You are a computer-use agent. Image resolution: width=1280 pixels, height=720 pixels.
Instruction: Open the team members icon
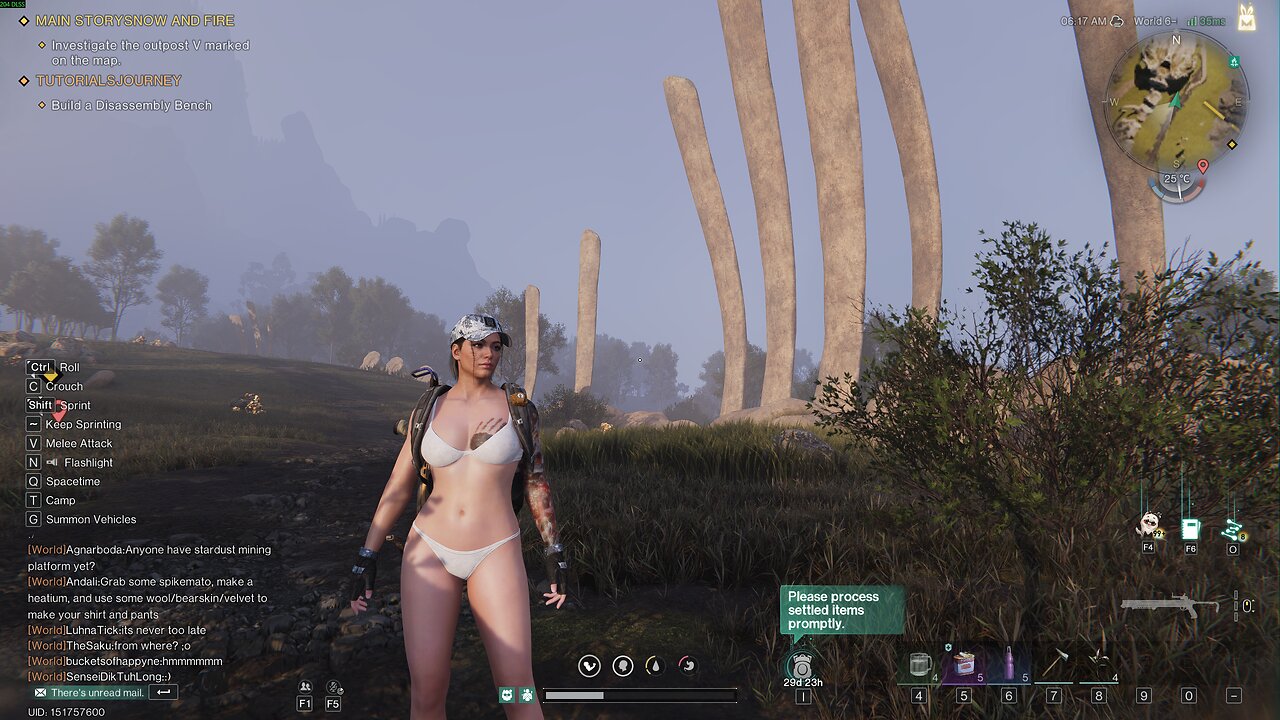(305, 687)
